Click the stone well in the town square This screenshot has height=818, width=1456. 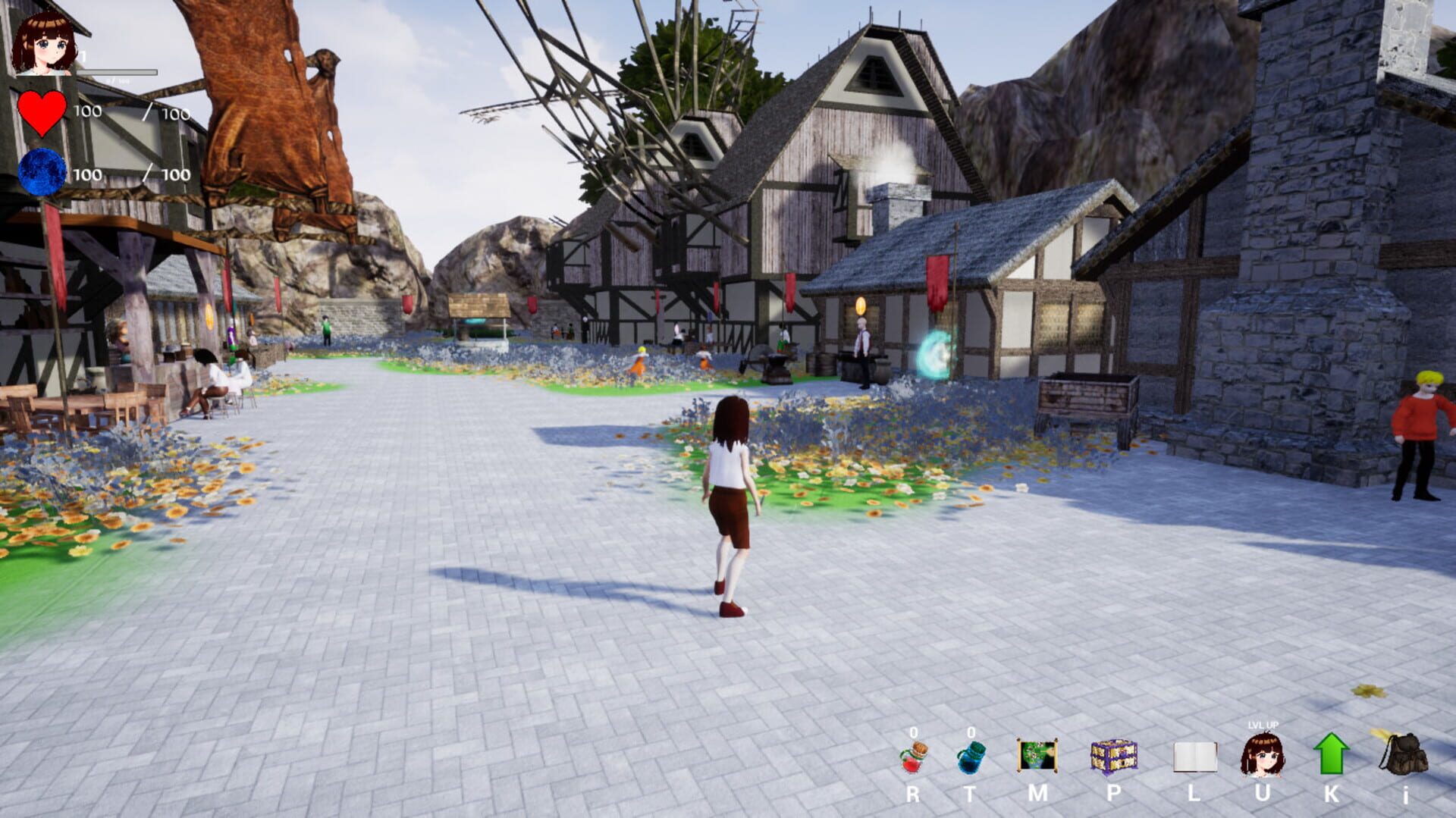coord(479,322)
